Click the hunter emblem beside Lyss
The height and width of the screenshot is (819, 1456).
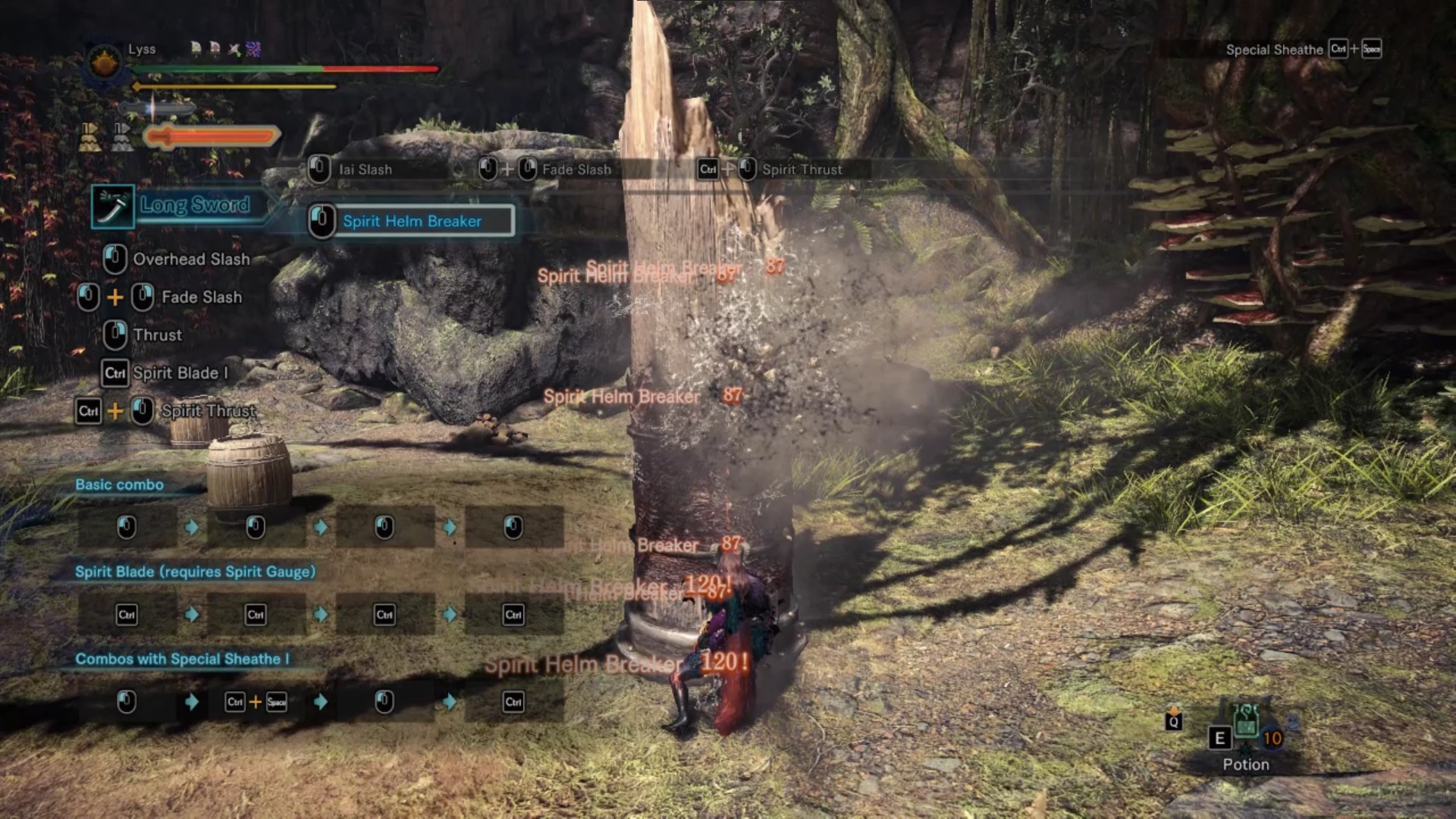point(104,63)
